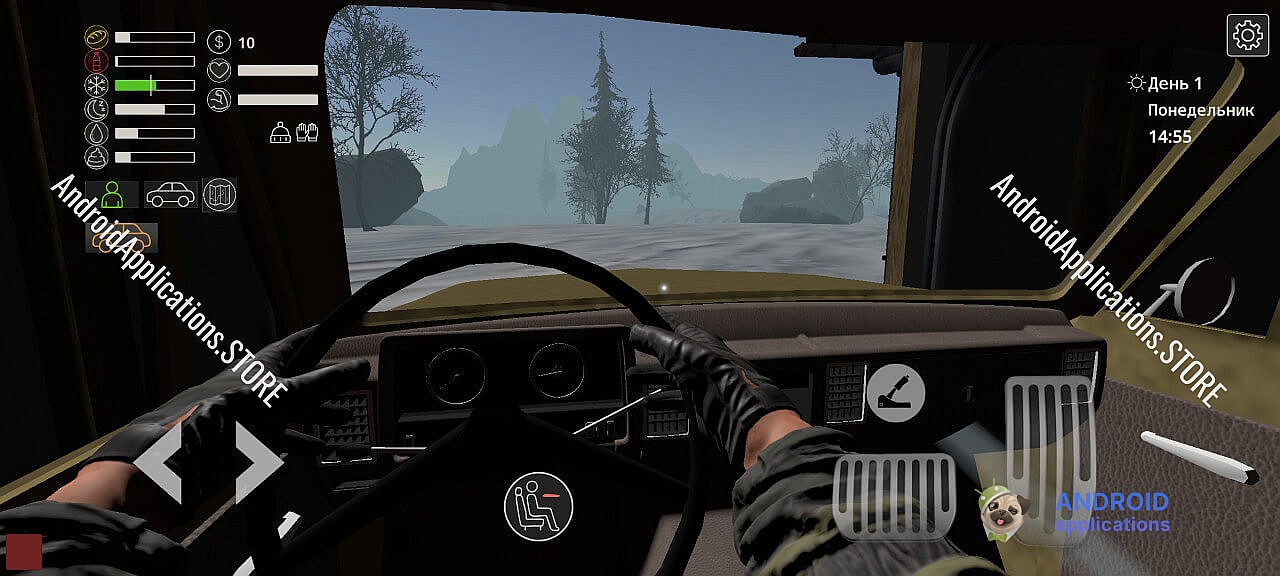Open the white car status icon

pos(170,194)
